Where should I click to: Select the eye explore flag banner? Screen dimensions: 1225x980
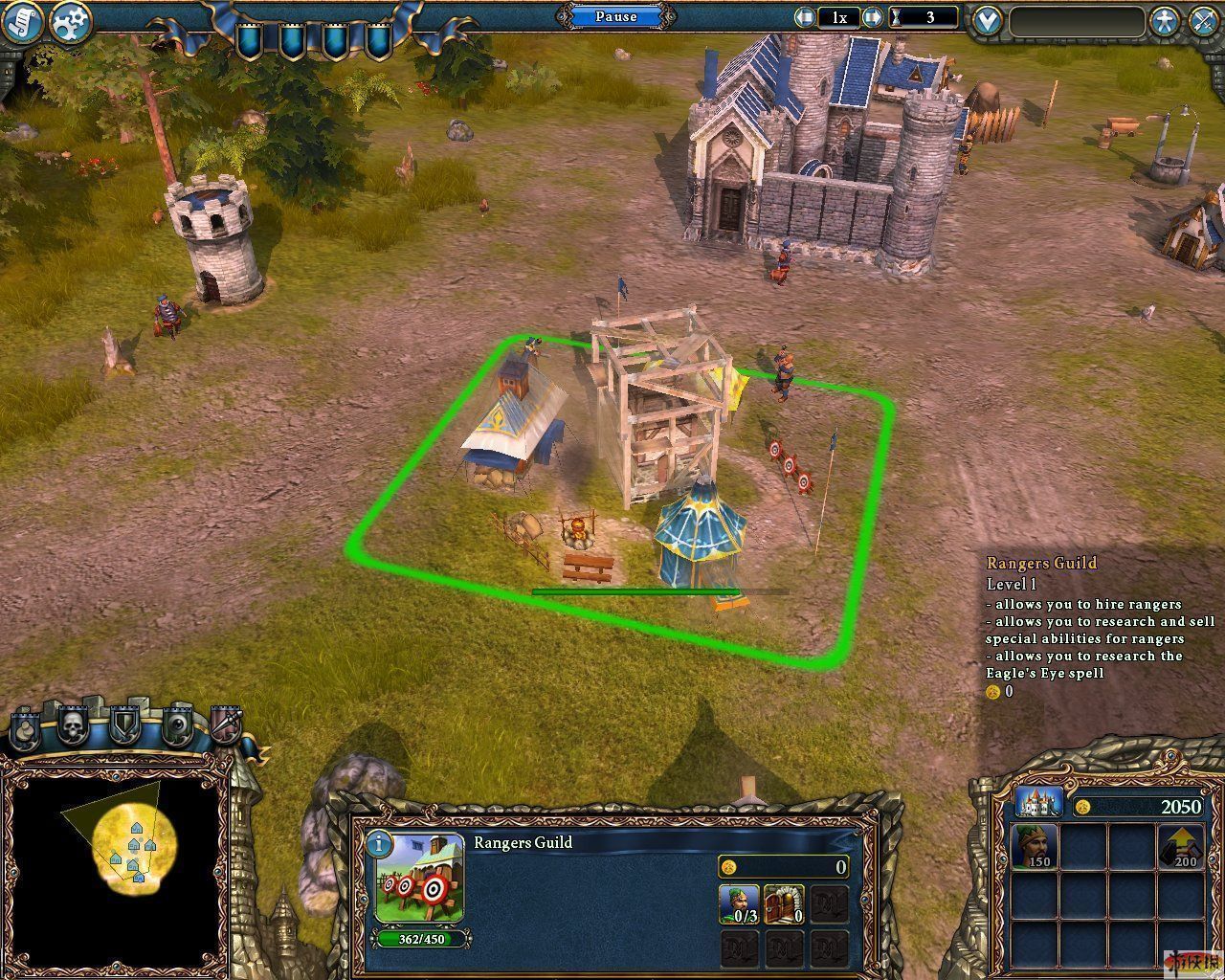click(177, 727)
